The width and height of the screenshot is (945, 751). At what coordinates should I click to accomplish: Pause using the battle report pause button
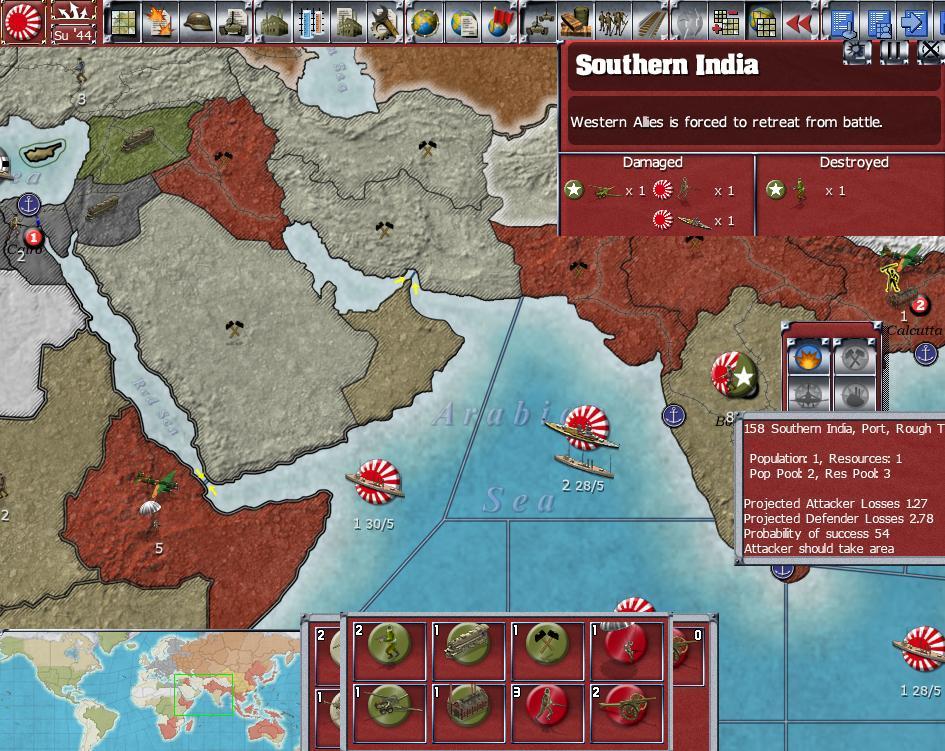[x=893, y=51]
